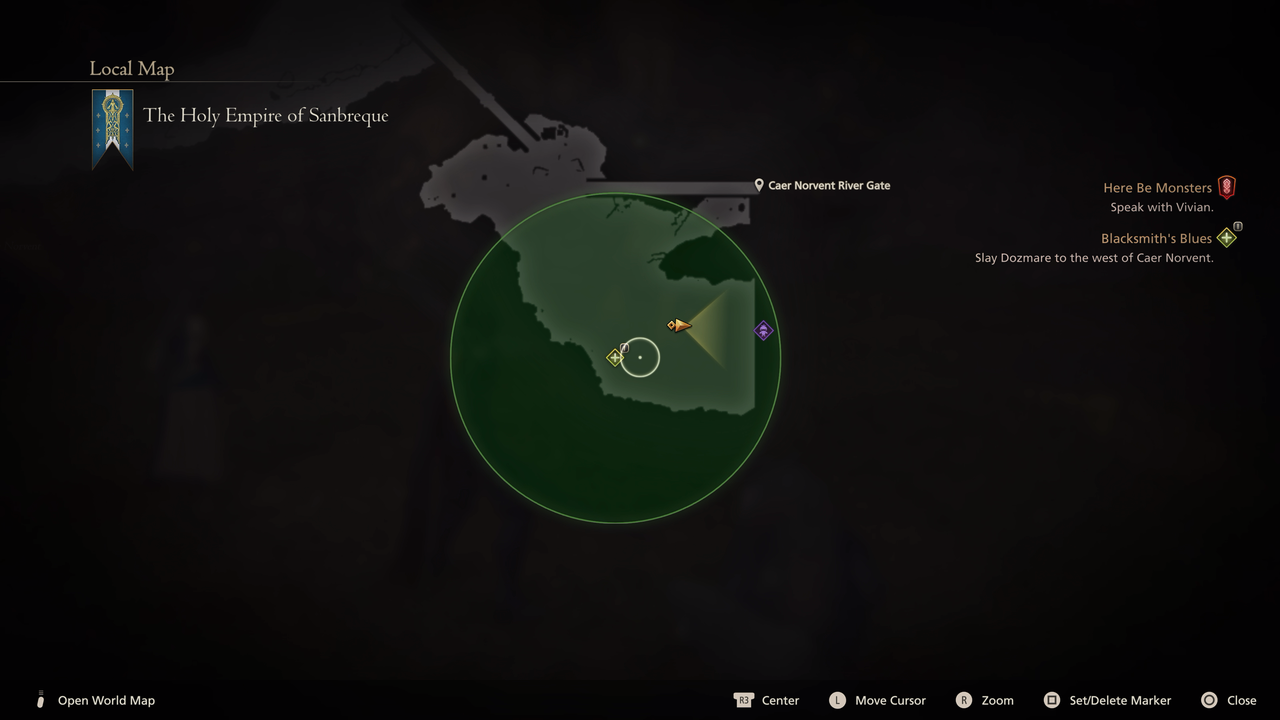This screenshot has height=720, width=1280.
Task: Click the purple NPC diamond icon on map
Action: tap(763, 330)
